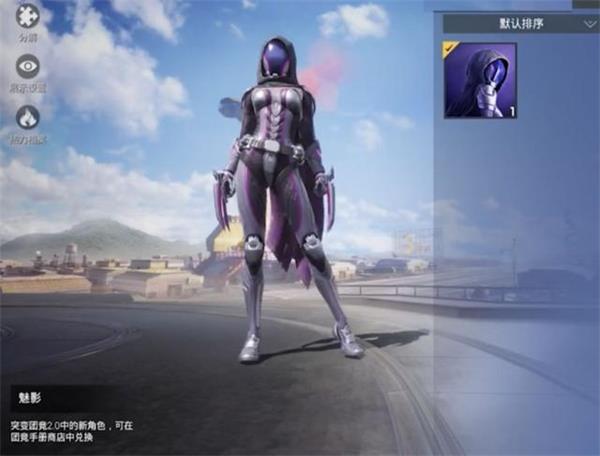Image resolution: width=600 pixels, height=456 pixels.
Task: Open the puzzle piece menu icon
Action: pos(28,17)
